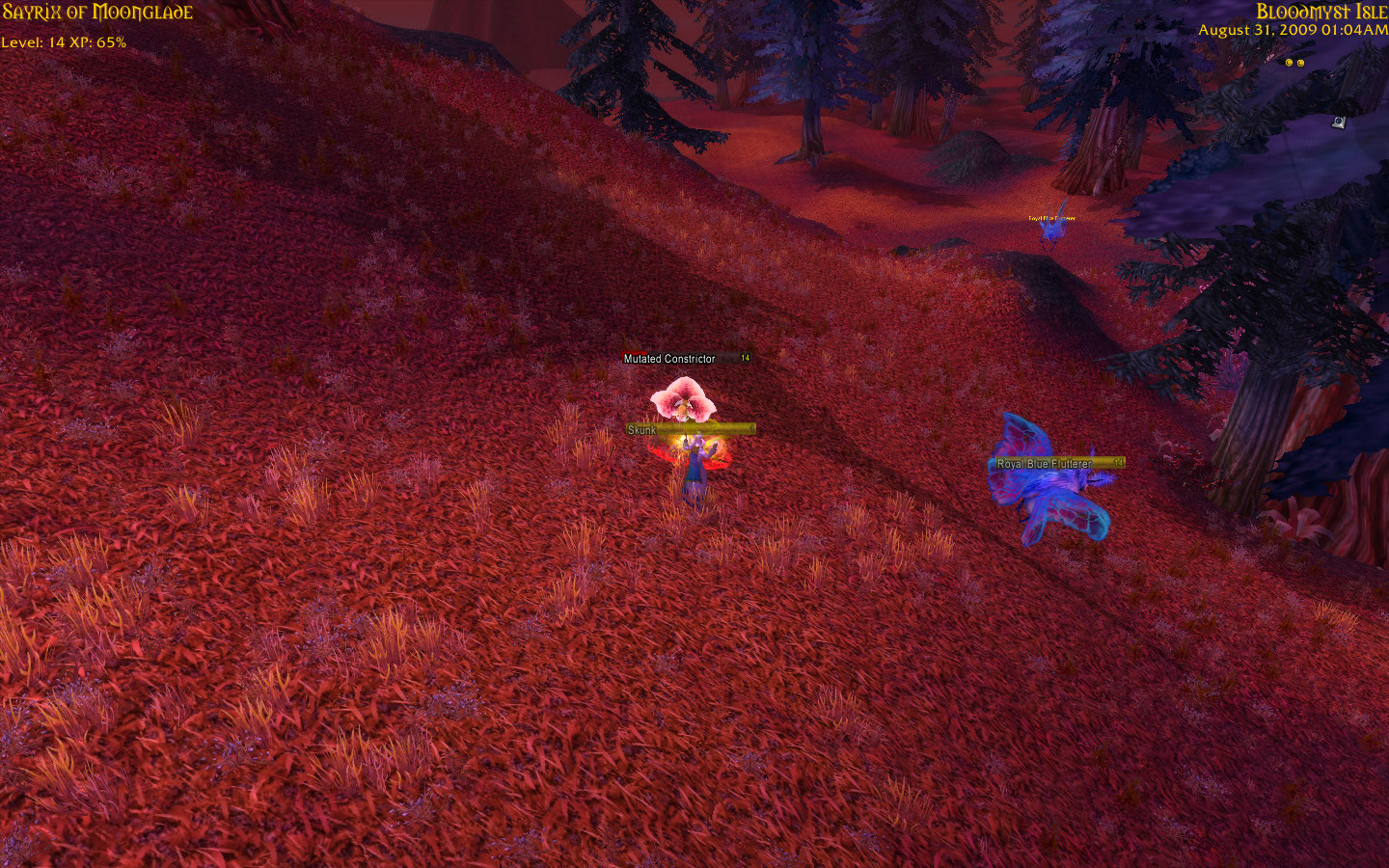Image resolution: width=1389 pixels, height=868 pixels.
Task: Select the Skunk nameplate bar
Action: pos(690,430)
